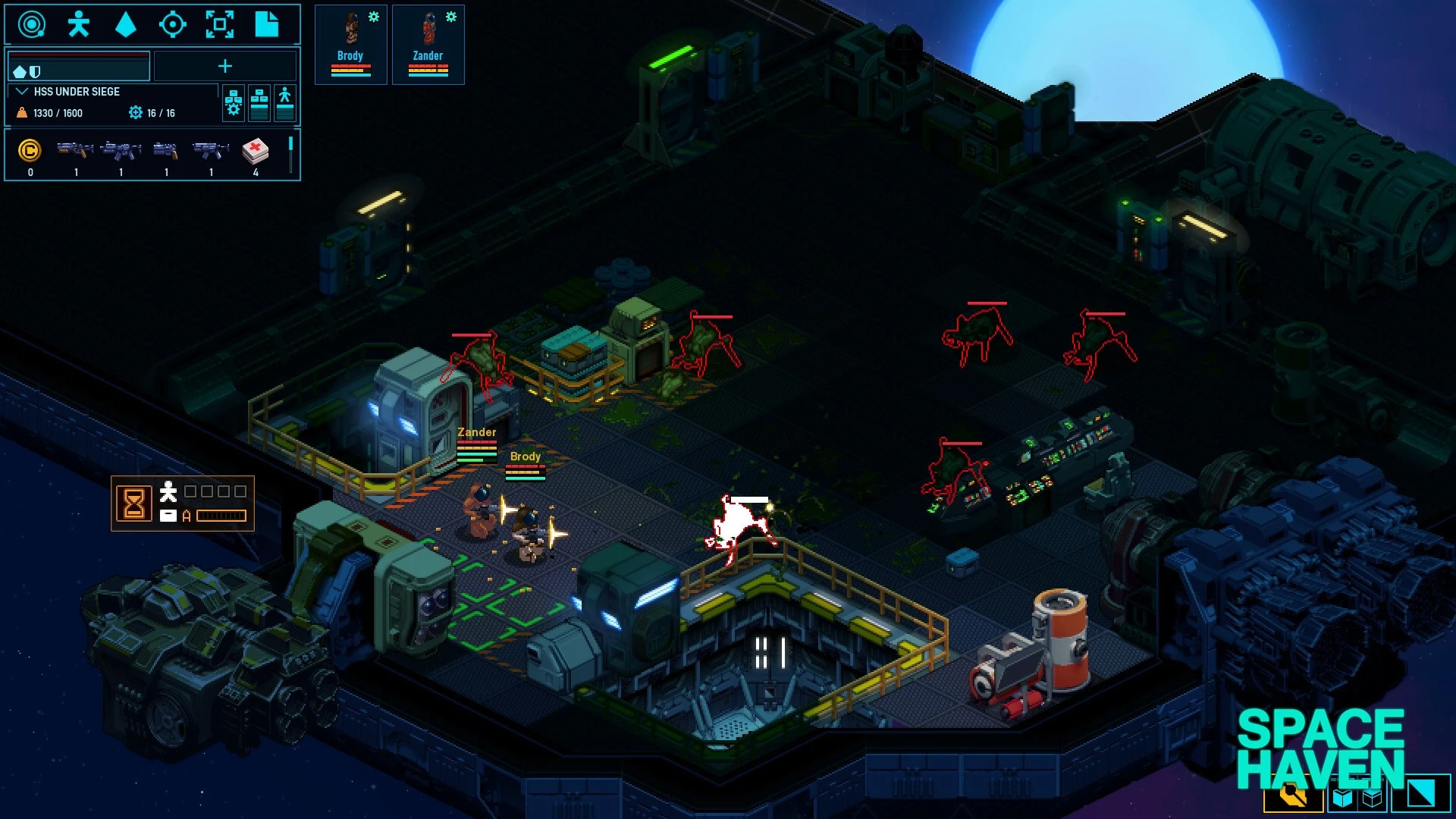The height and width of the screenshot is (819, 1456).
Task: Open the document log icon
Action: tap(266, 25)
